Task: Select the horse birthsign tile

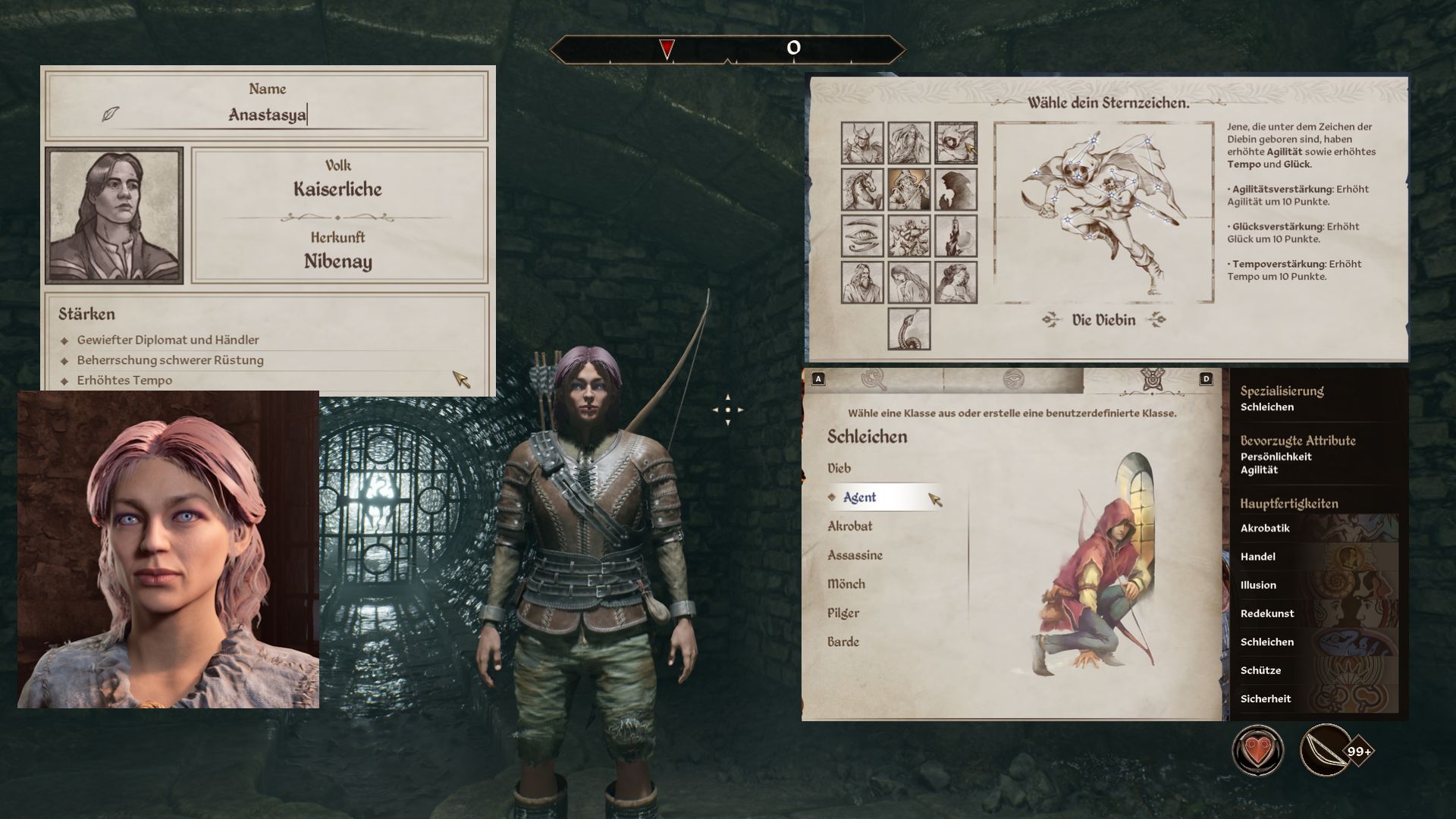Action: tap(862, 189)
